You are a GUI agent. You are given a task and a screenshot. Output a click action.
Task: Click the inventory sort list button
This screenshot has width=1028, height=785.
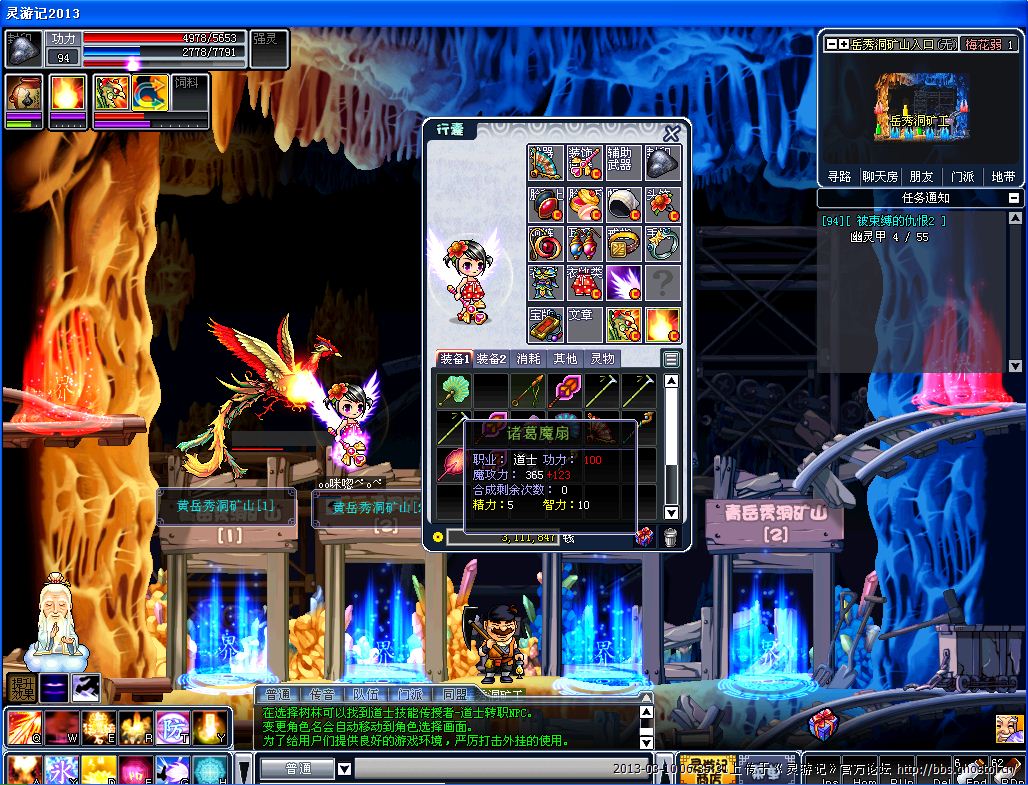click(x=671, y=359)
